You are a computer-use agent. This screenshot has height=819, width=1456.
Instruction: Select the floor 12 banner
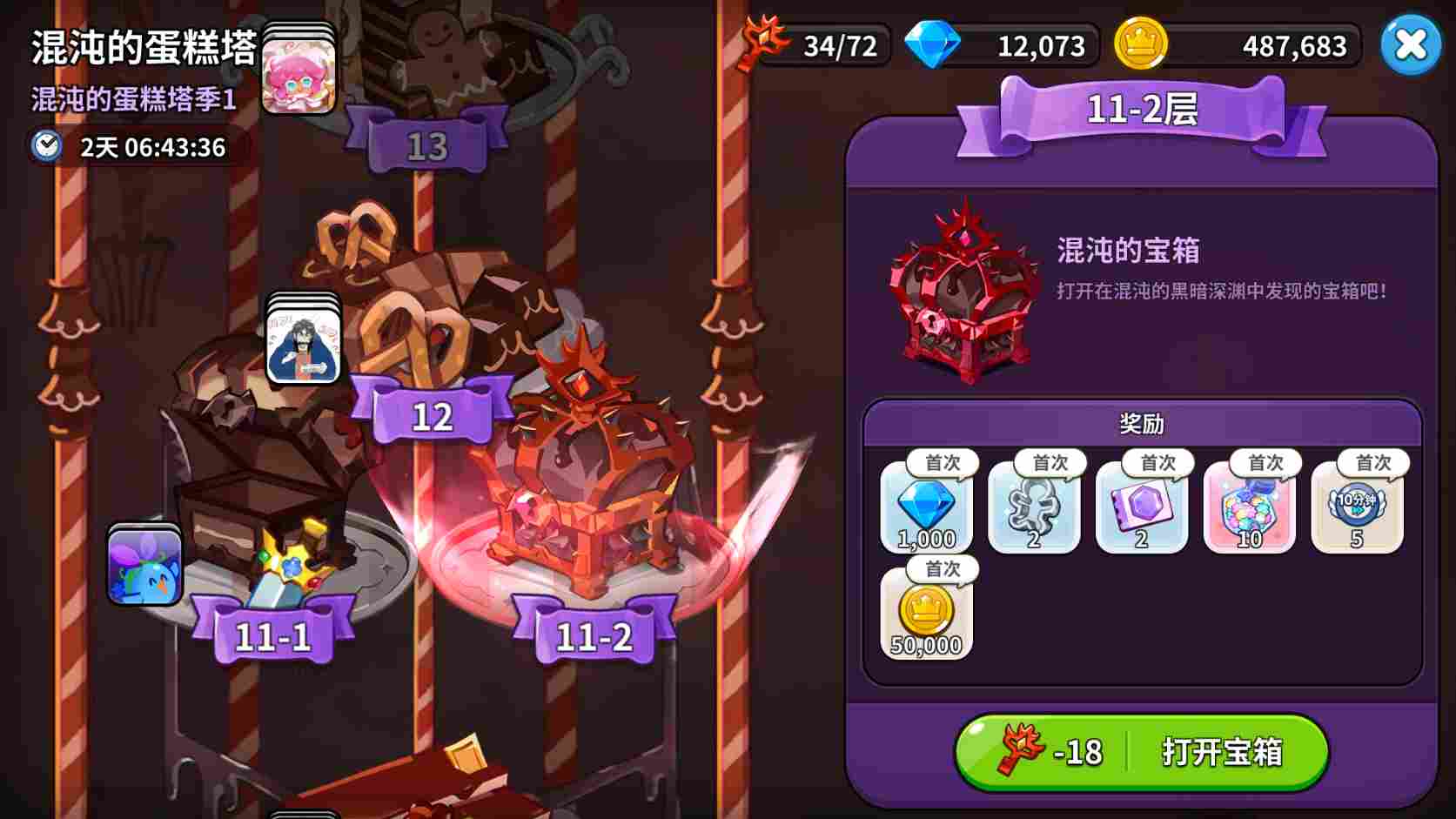(433, 414)
